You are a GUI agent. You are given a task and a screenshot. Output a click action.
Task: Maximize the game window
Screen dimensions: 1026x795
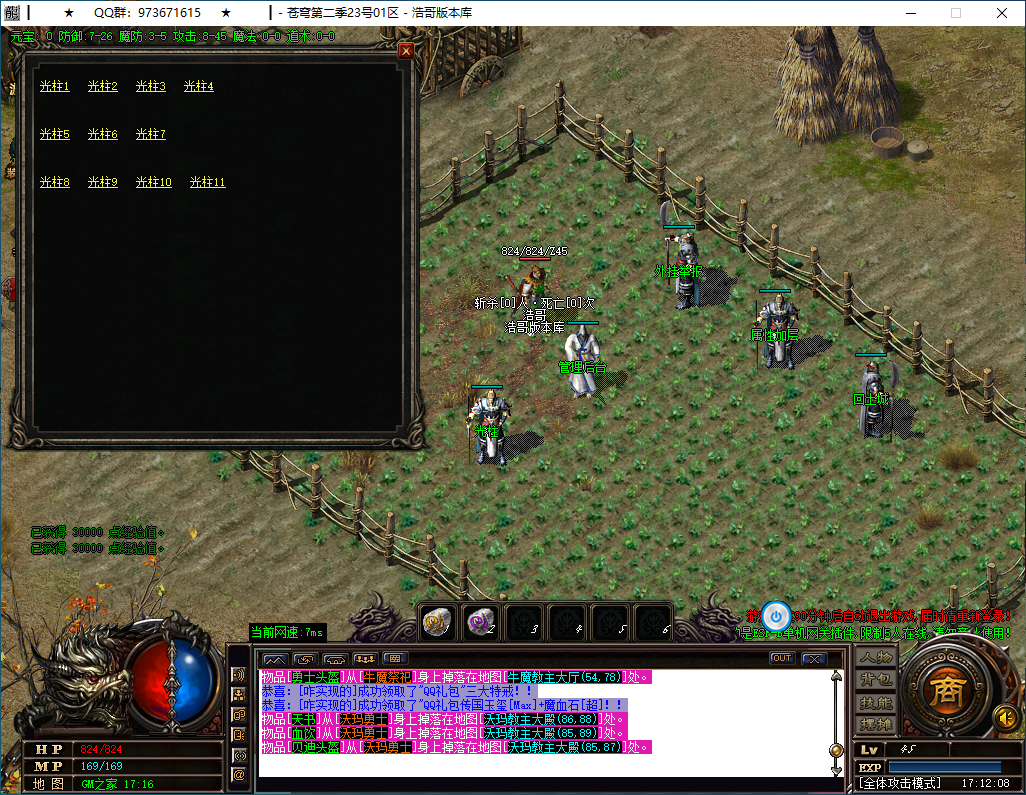tap(955, 13)
